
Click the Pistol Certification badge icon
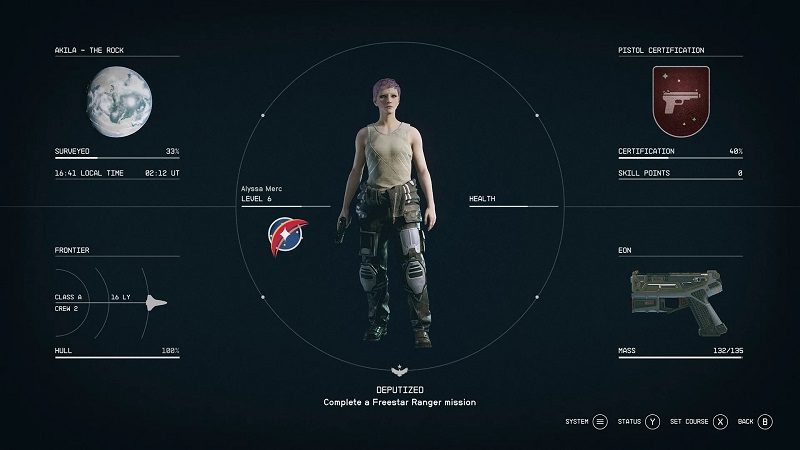[x=680, y=100]
